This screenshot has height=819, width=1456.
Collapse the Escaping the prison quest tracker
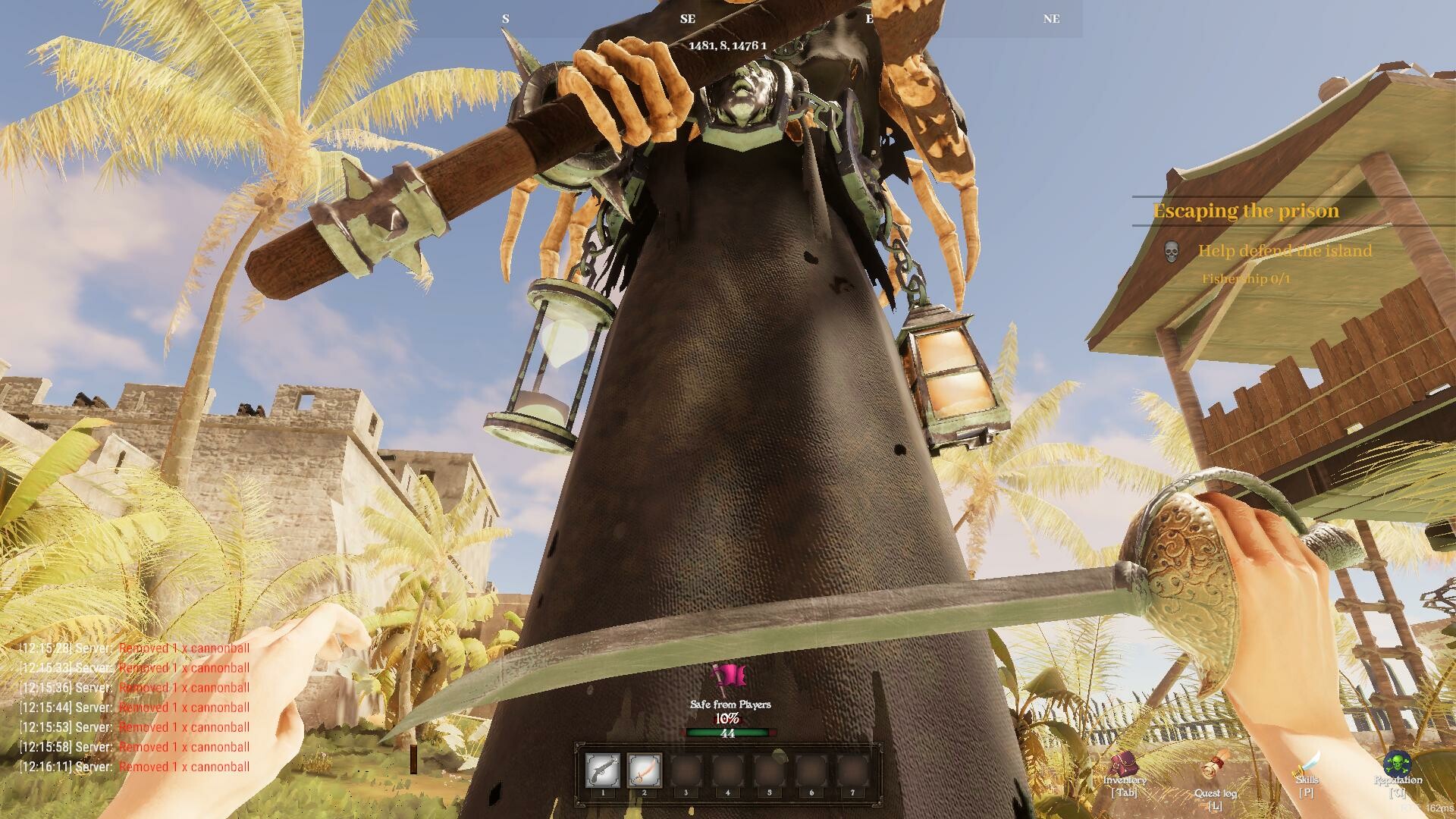(1245, 210)
